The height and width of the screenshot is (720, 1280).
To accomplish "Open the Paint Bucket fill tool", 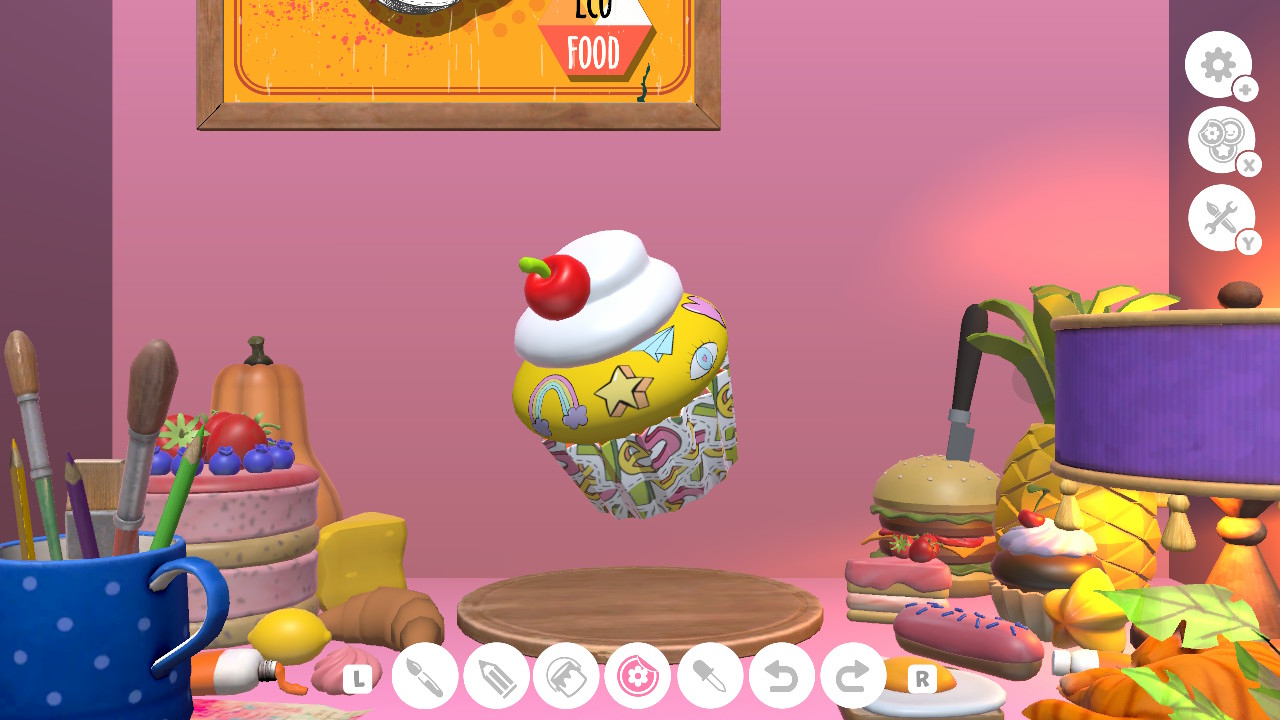I will click(566, 675).
